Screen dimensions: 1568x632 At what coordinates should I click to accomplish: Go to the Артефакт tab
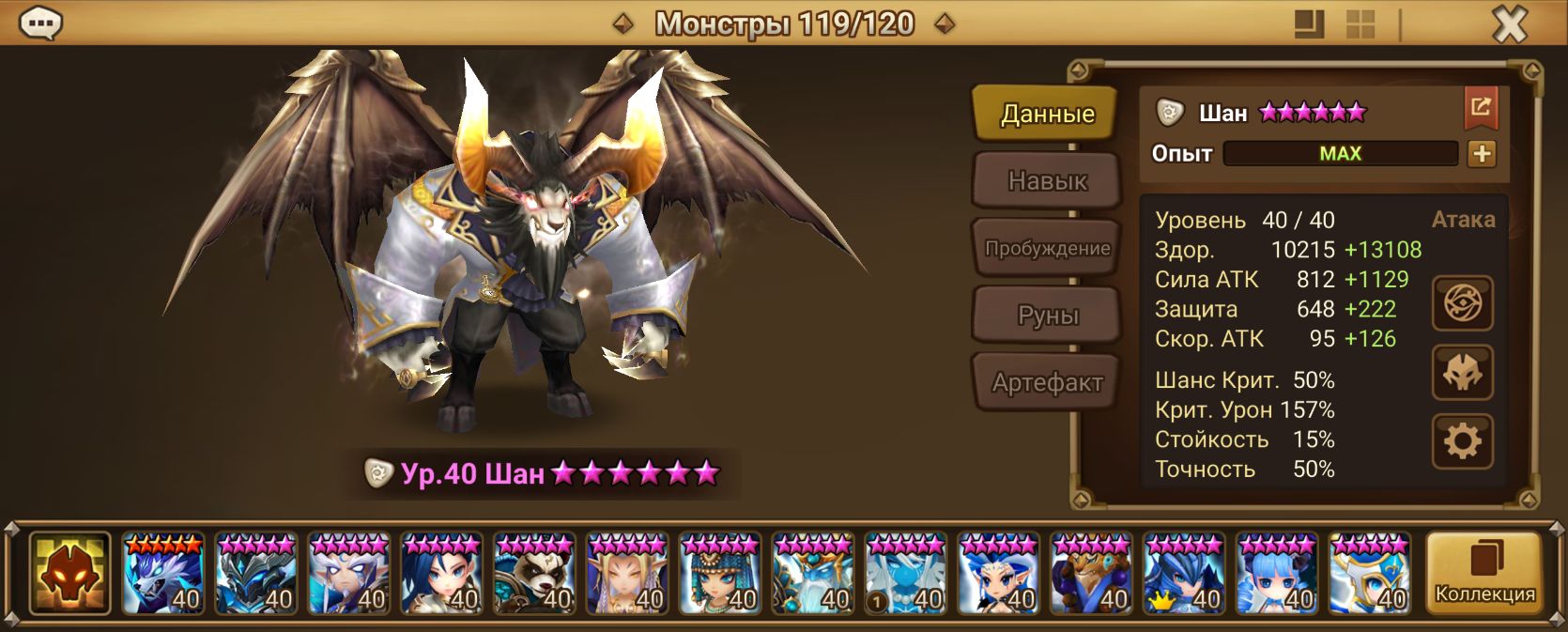[1047, 382]
